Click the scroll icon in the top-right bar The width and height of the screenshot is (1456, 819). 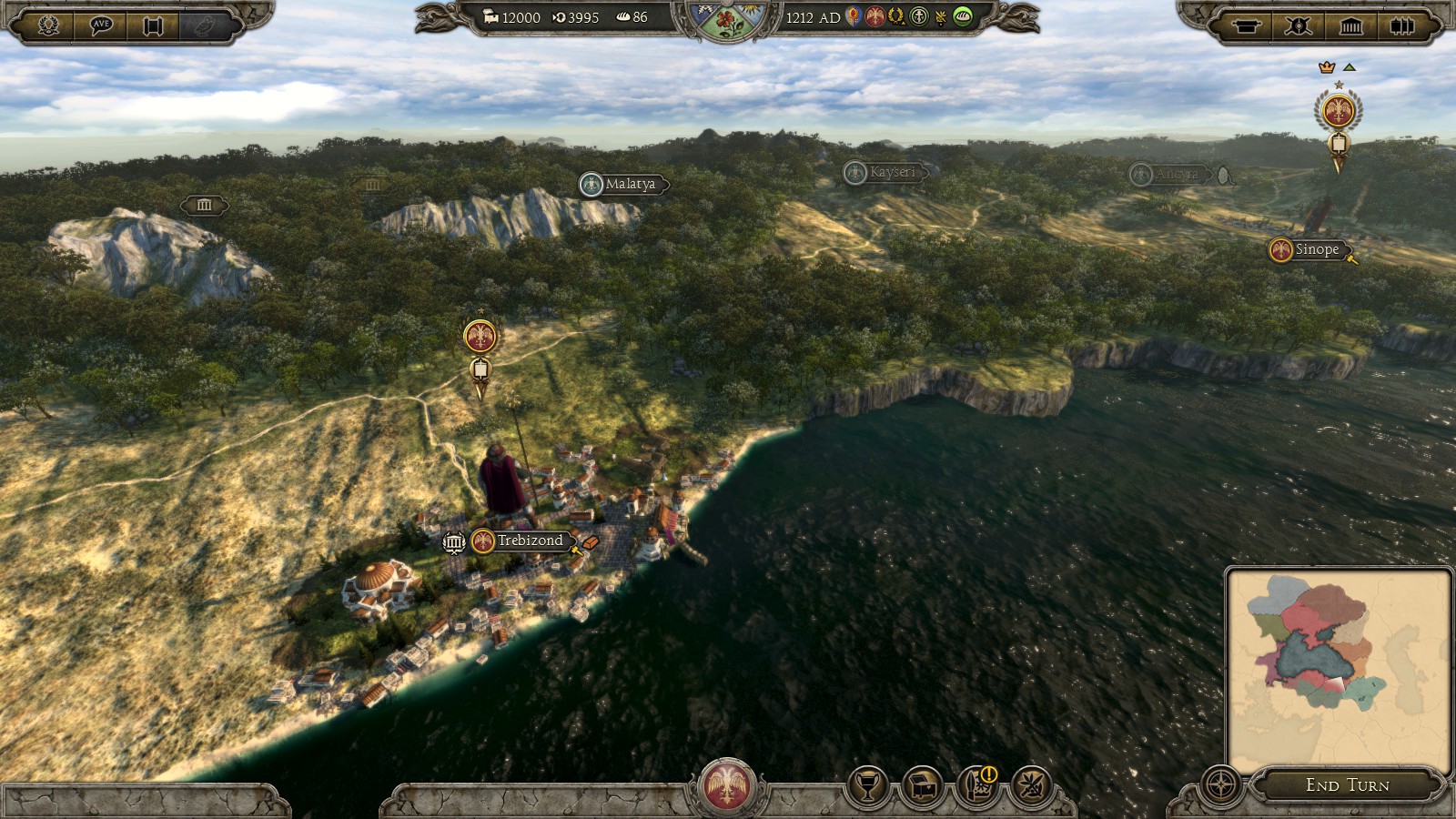[1246, 25]
